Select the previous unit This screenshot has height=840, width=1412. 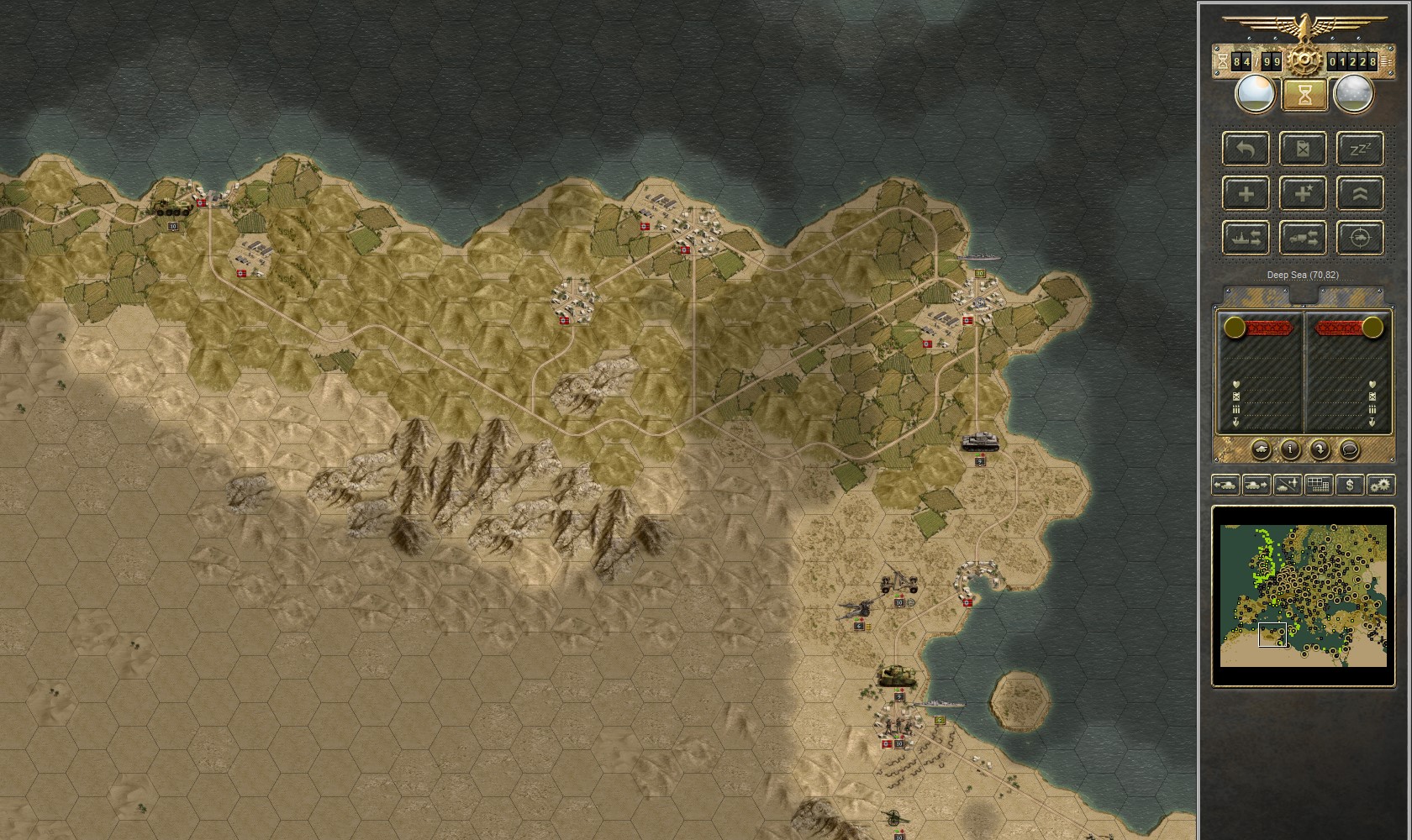1226,485
